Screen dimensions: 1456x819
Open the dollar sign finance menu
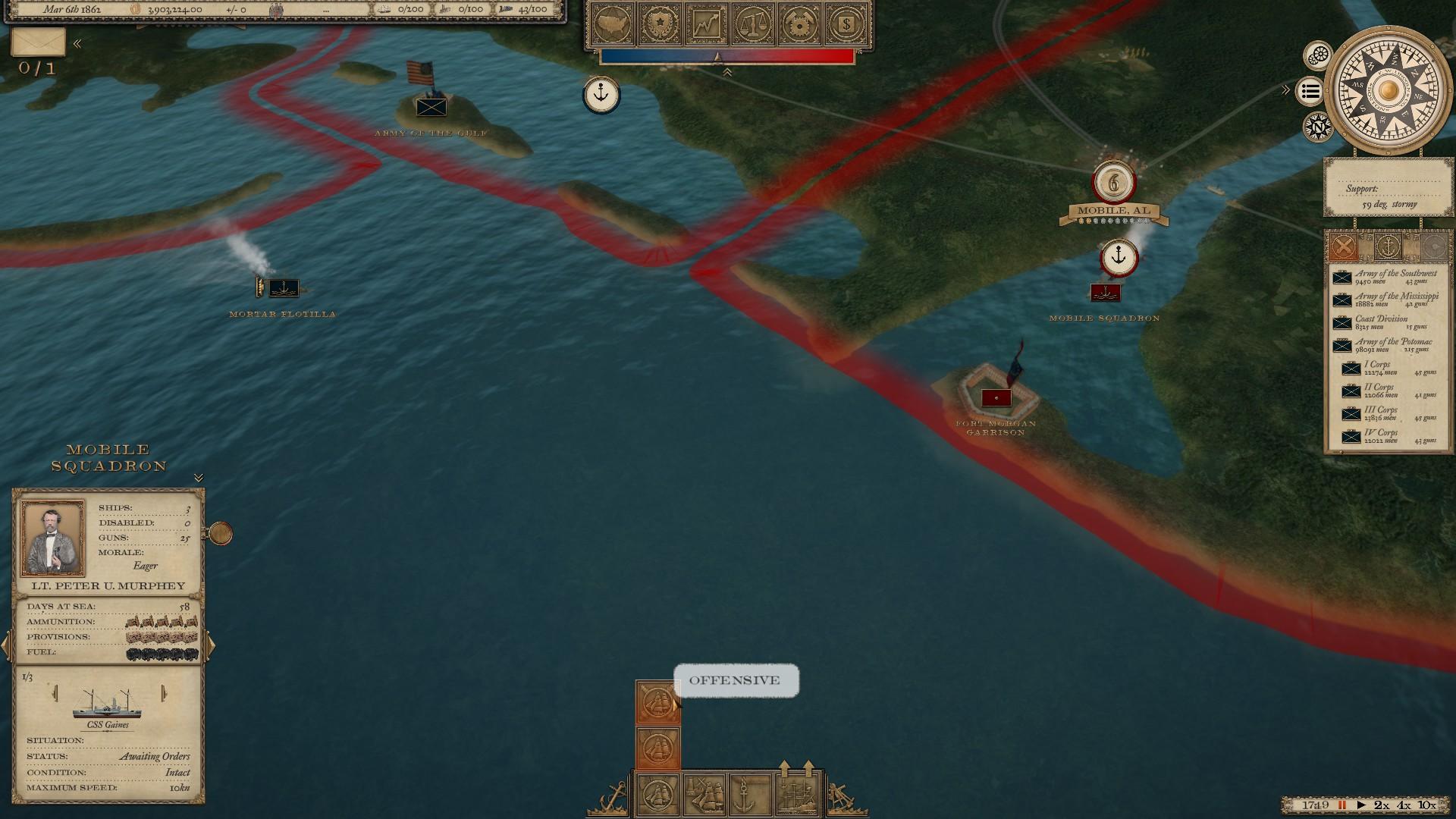pyautogui.click(x=846, y=24)
